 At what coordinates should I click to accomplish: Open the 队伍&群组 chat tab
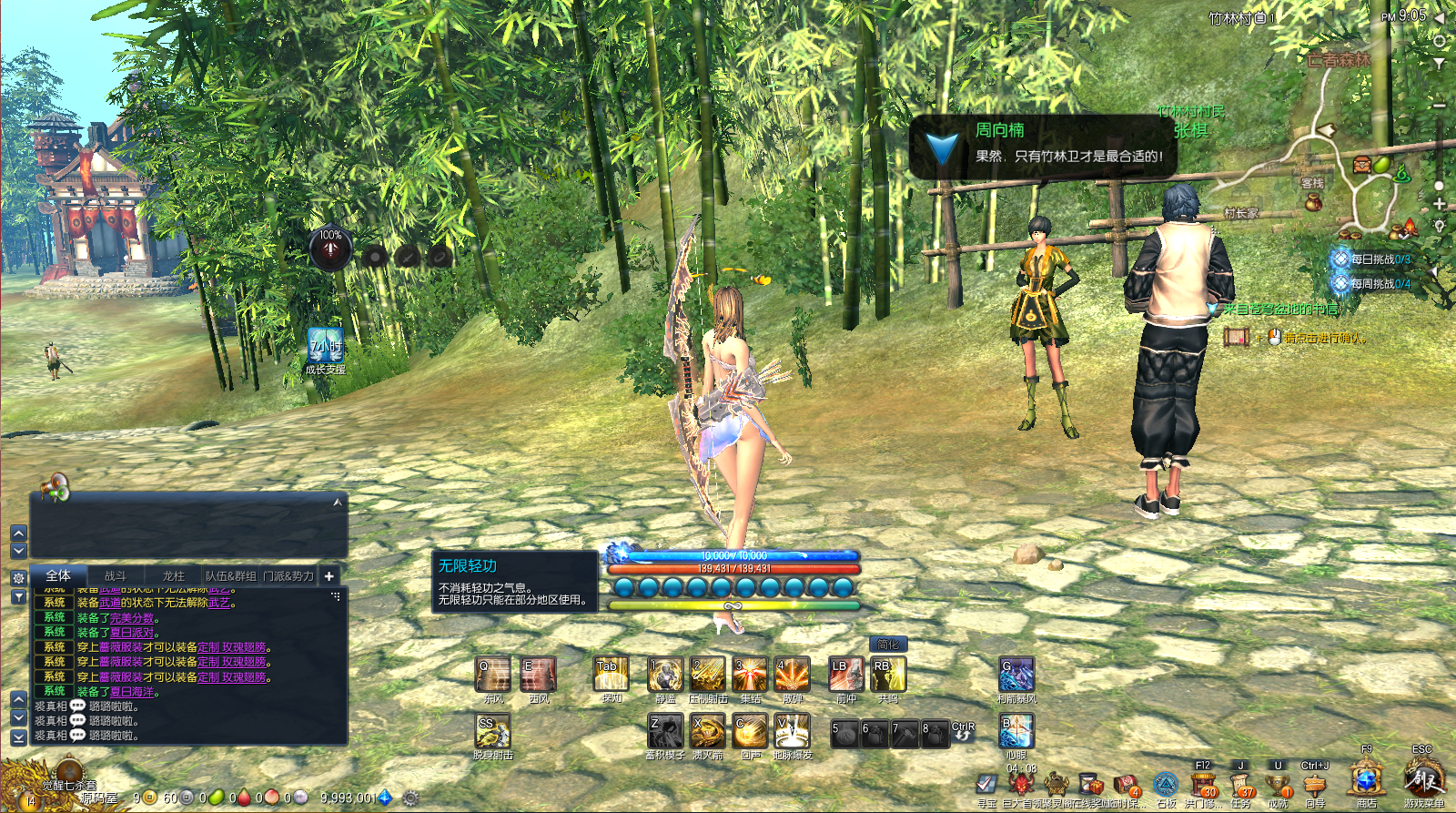(x=230, y=576)
